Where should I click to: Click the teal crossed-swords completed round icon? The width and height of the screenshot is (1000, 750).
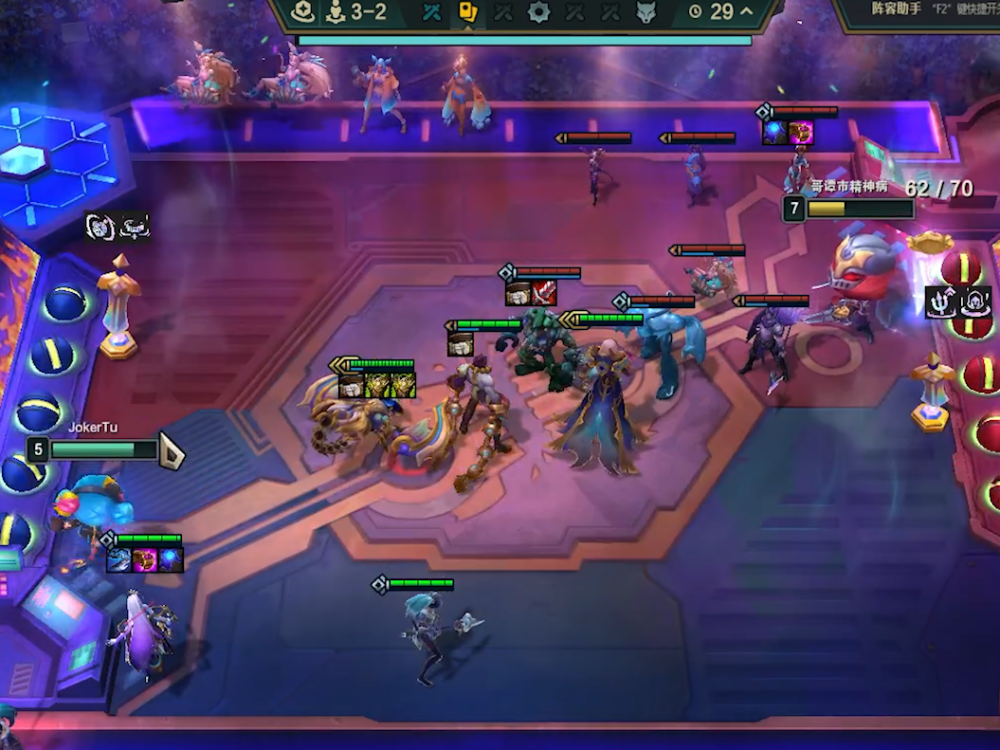point(432,12)
